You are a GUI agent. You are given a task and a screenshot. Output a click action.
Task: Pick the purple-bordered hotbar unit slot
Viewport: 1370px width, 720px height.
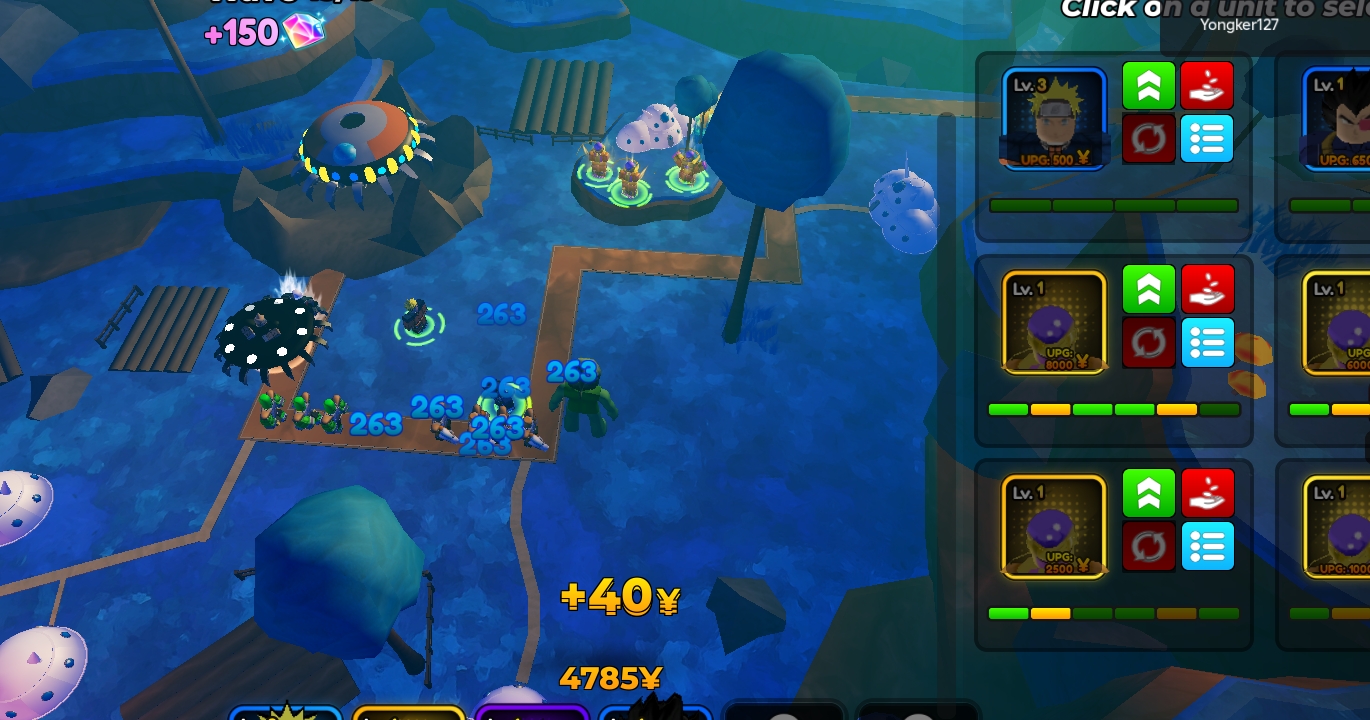(531, 712)
